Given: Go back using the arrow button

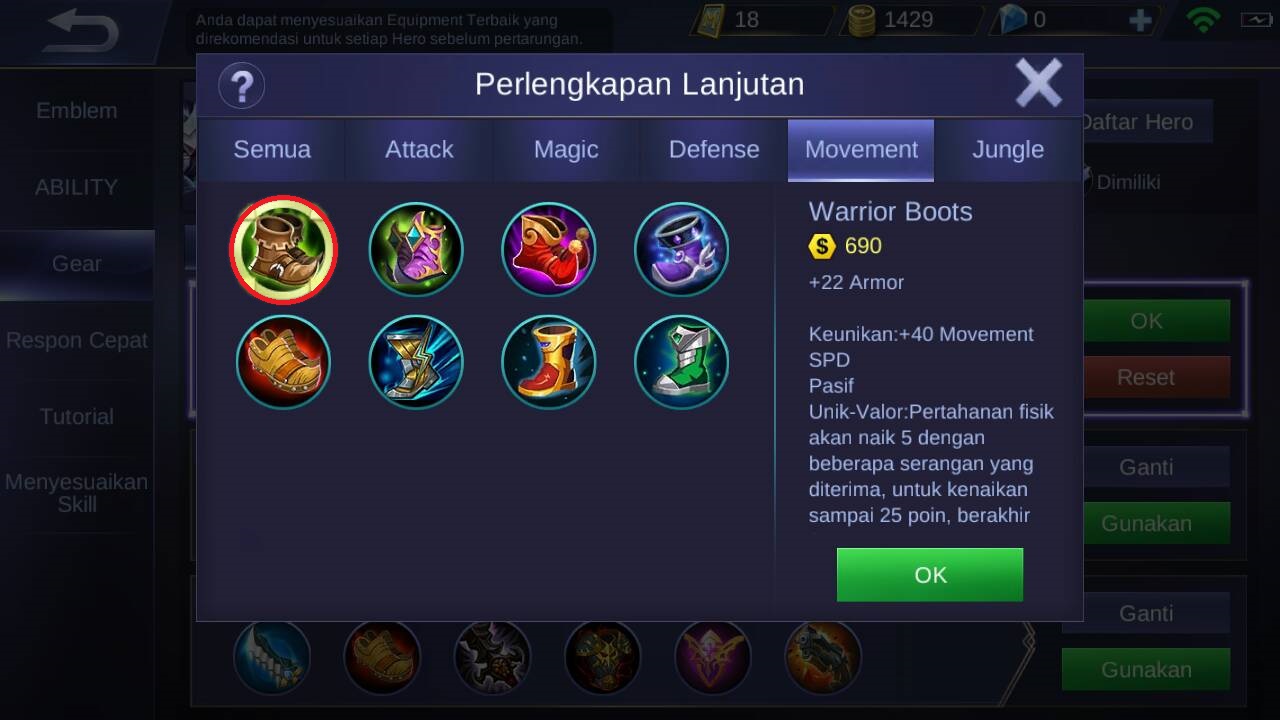Looking at the screenshot, I should (82, 32).
